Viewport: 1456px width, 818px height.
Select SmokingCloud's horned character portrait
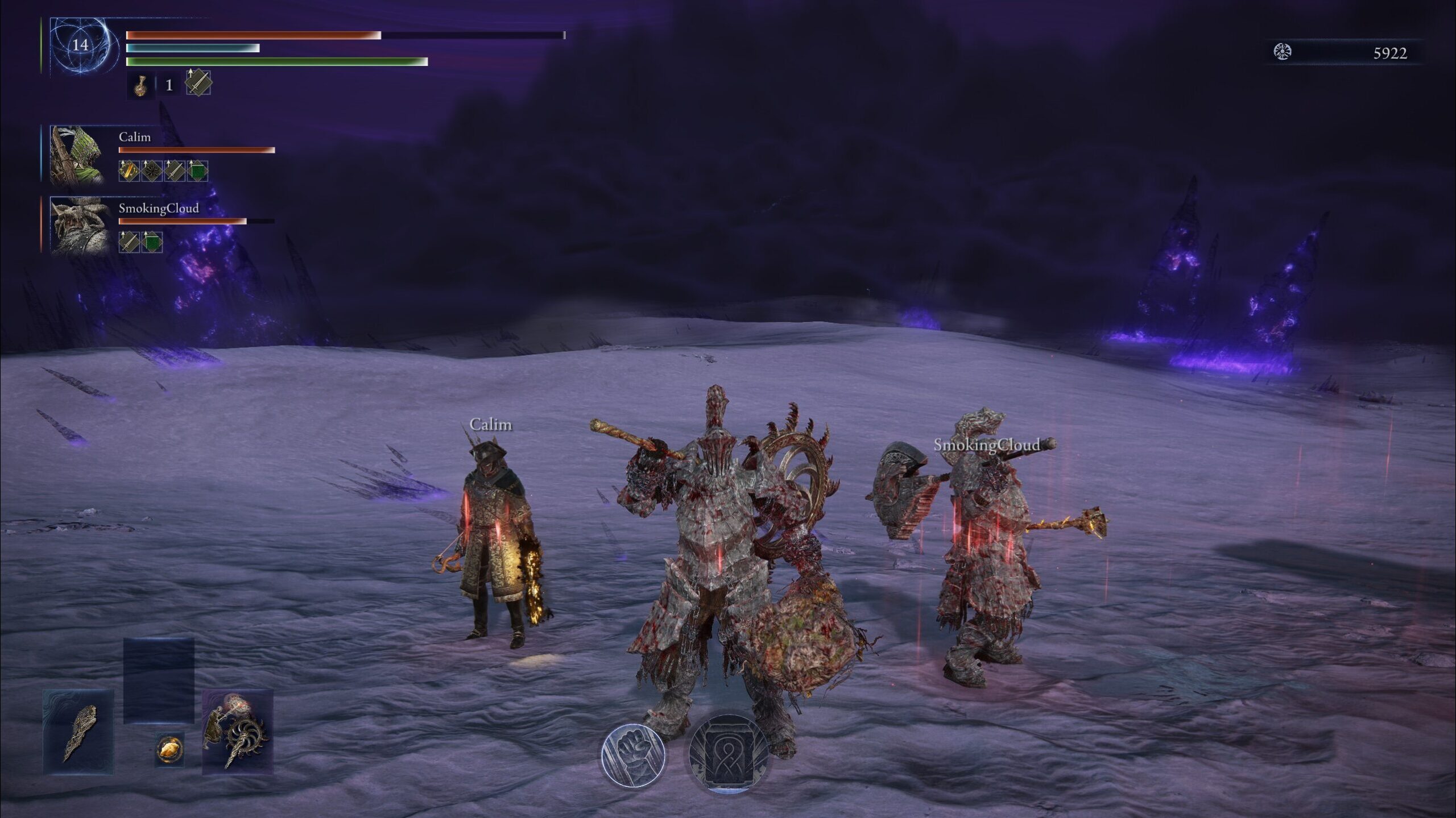79,226
